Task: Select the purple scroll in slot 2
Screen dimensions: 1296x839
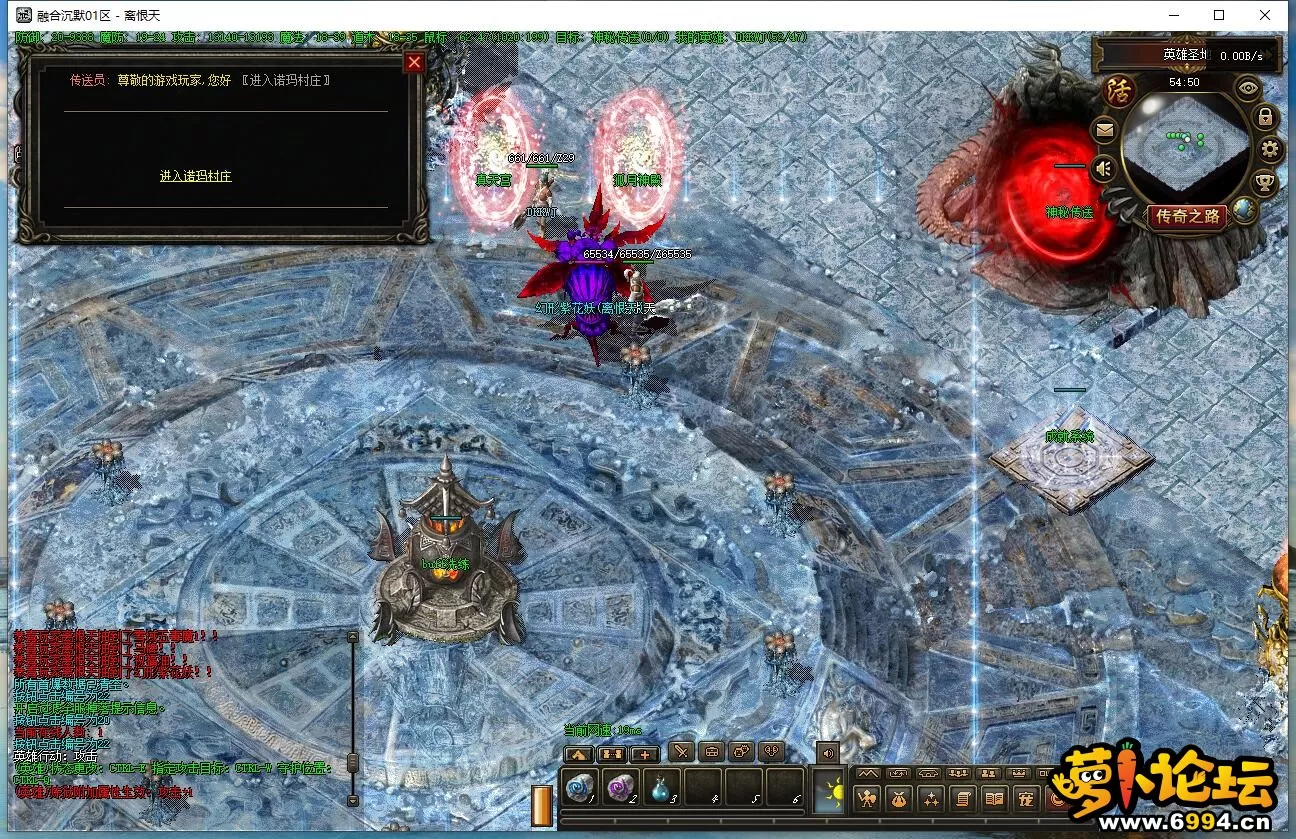Action: tap(622, 788)
